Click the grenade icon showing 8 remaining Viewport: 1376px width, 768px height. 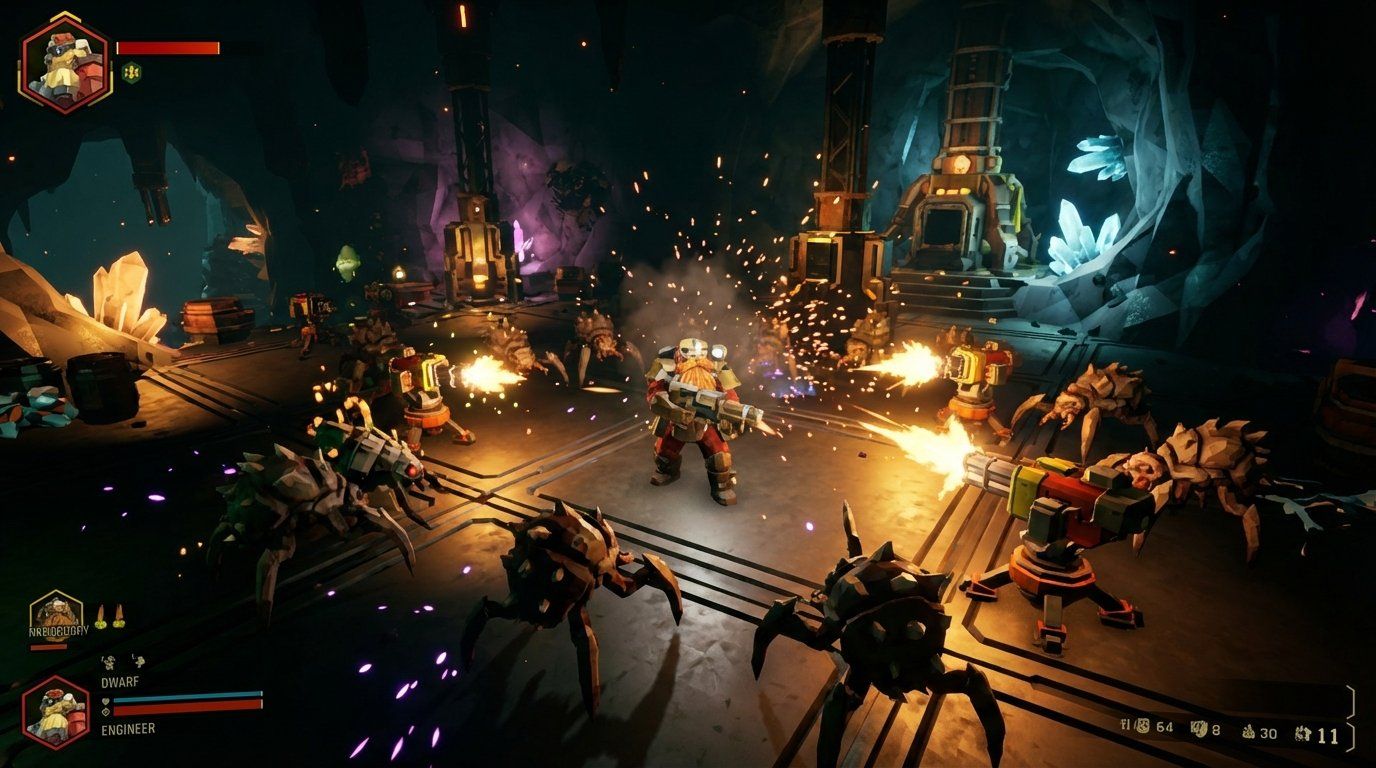point(1199,729)
